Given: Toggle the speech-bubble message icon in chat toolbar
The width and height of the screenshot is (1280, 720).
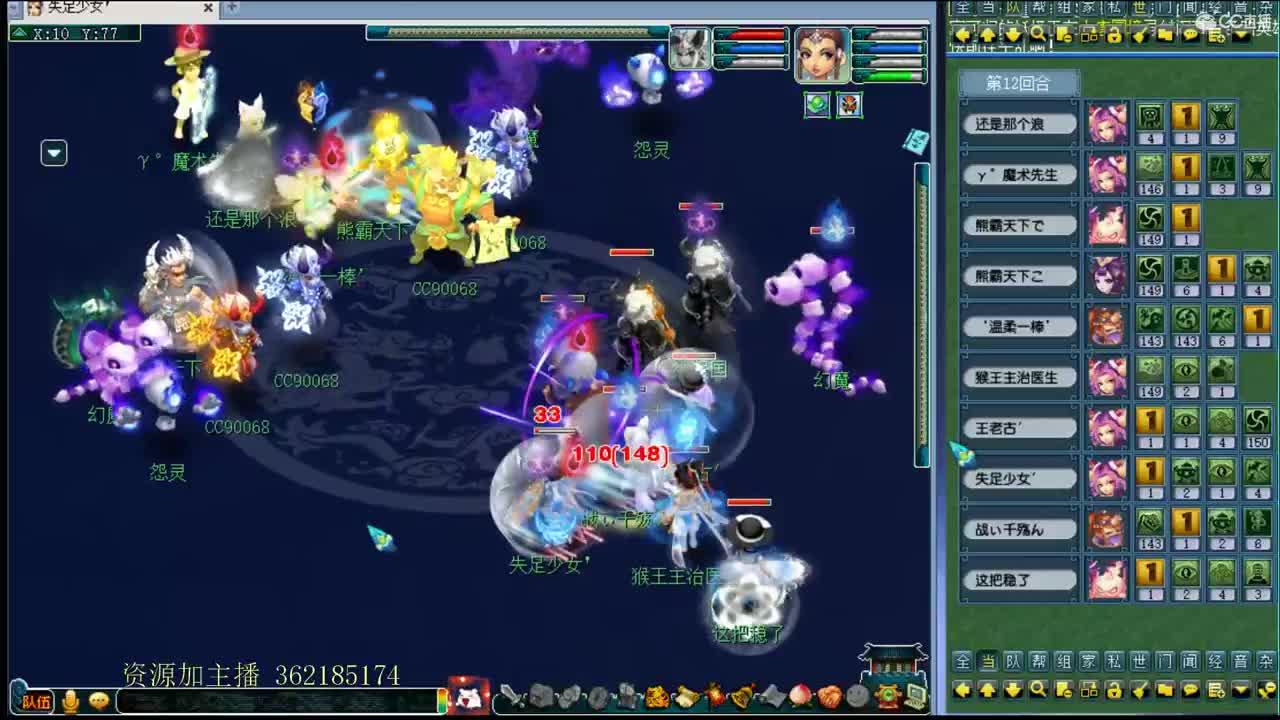Looking at the screenshot, I should 1191,34.
